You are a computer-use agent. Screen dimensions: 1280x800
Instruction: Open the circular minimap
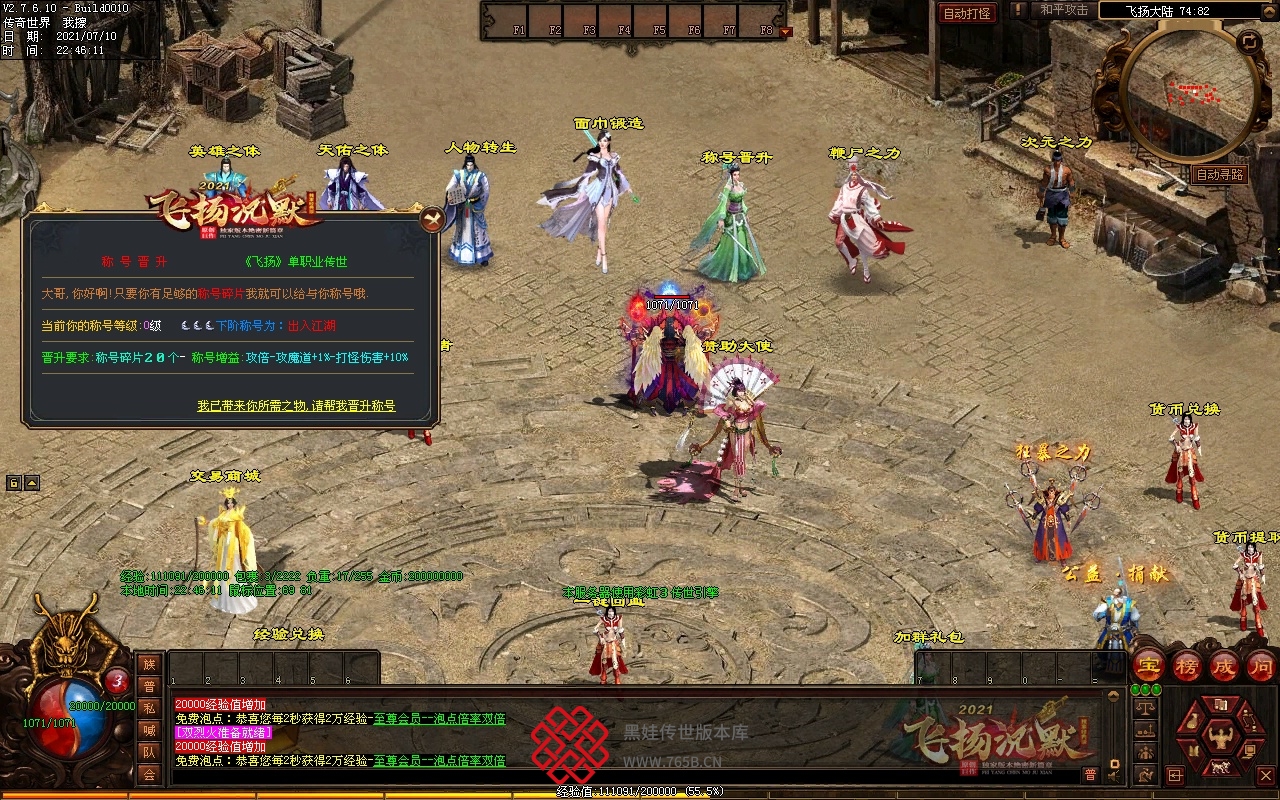1189,95
